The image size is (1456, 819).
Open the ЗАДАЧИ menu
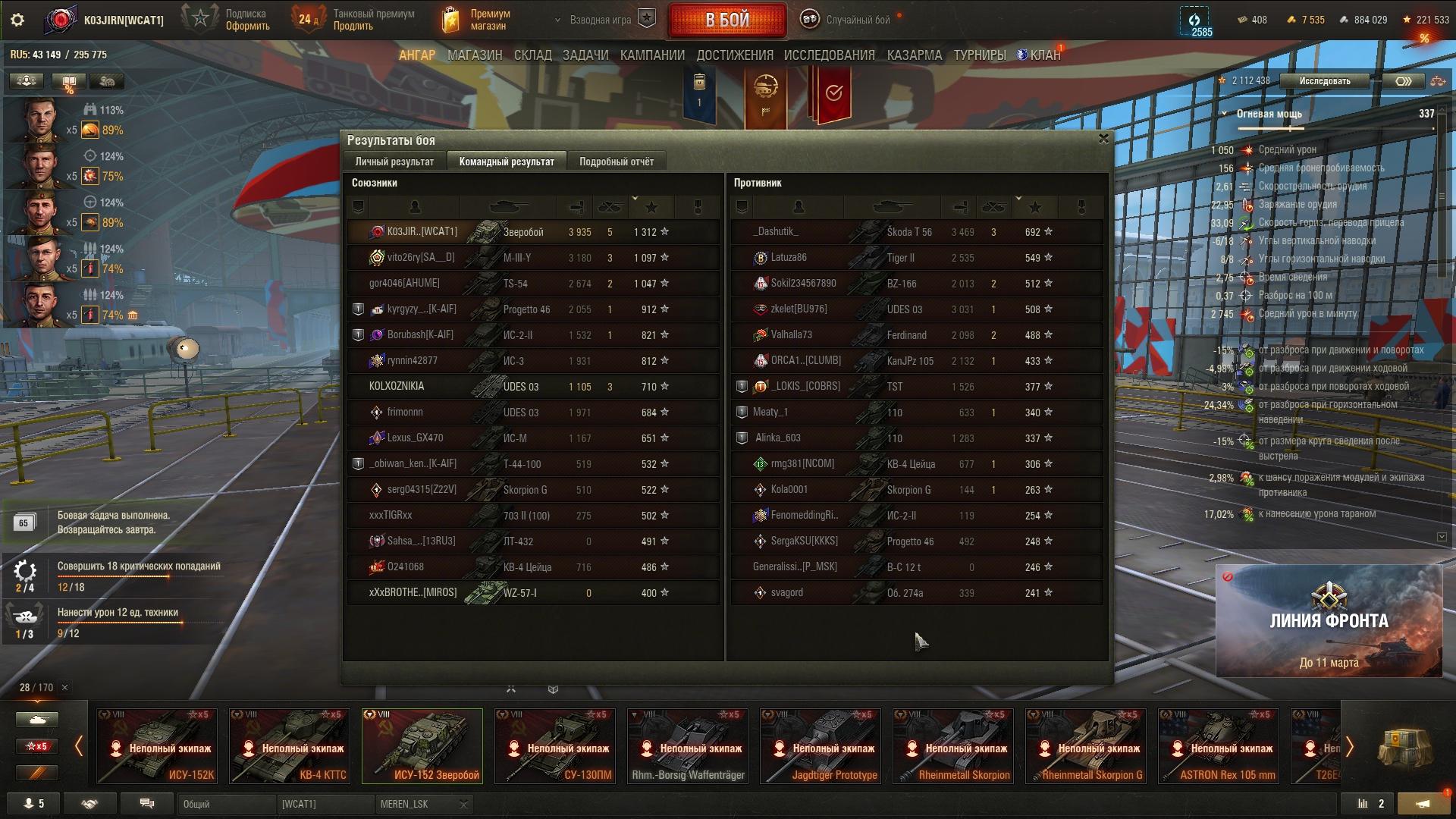click(x=585, y=55)
